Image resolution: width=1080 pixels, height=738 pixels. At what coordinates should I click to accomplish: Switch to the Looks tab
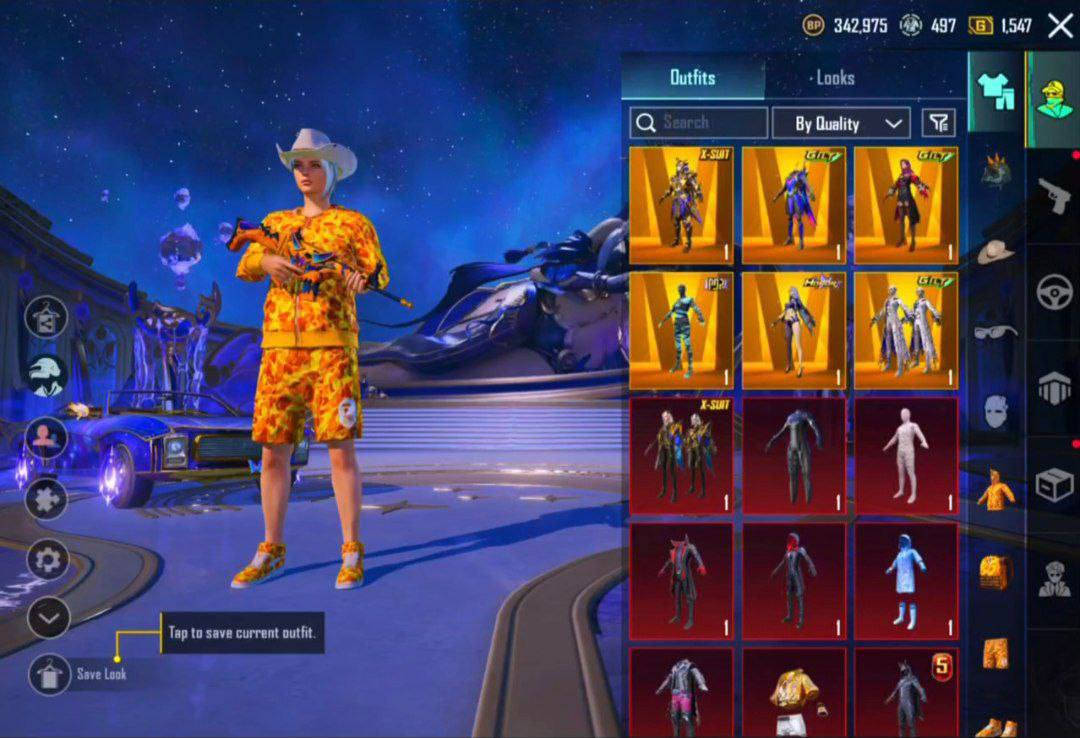[x=835, y=77]
